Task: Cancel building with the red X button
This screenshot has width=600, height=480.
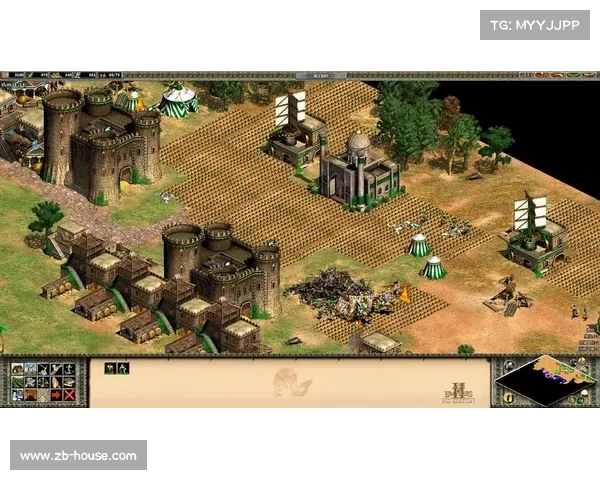Action: (x=69, y=395)
